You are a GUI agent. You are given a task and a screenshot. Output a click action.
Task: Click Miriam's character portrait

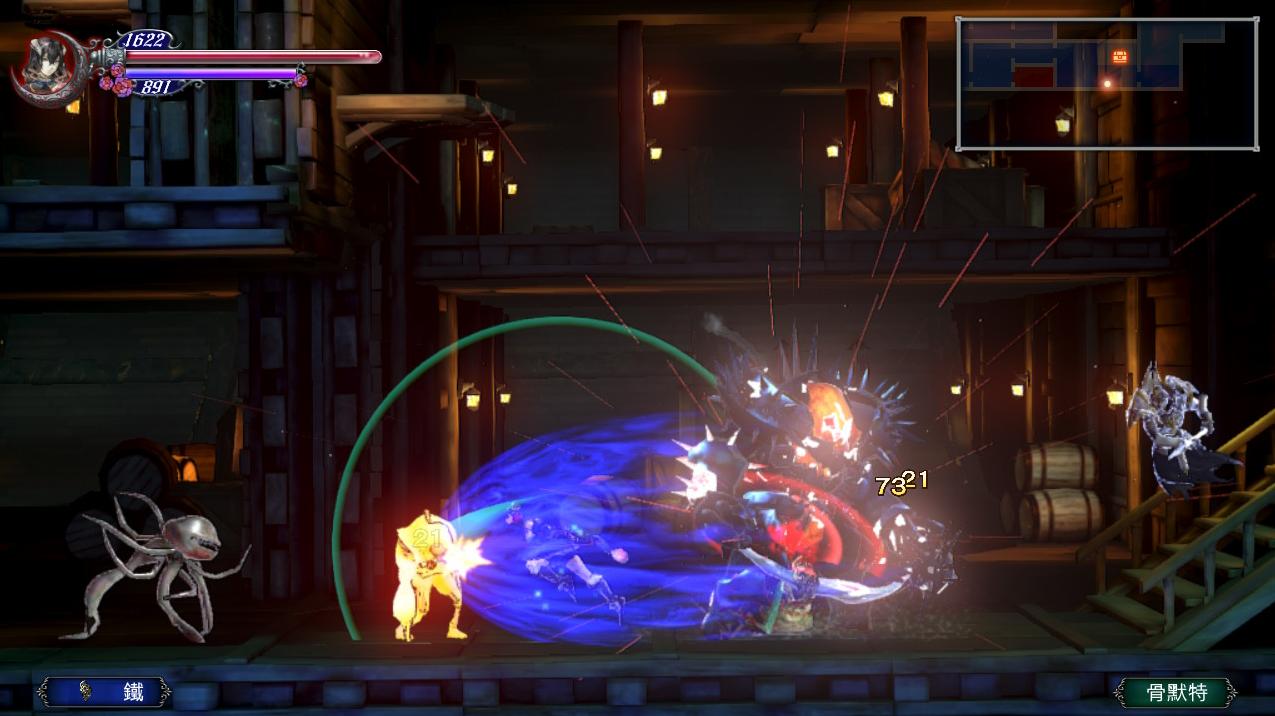pyautogui.click(x=44, y=64)
